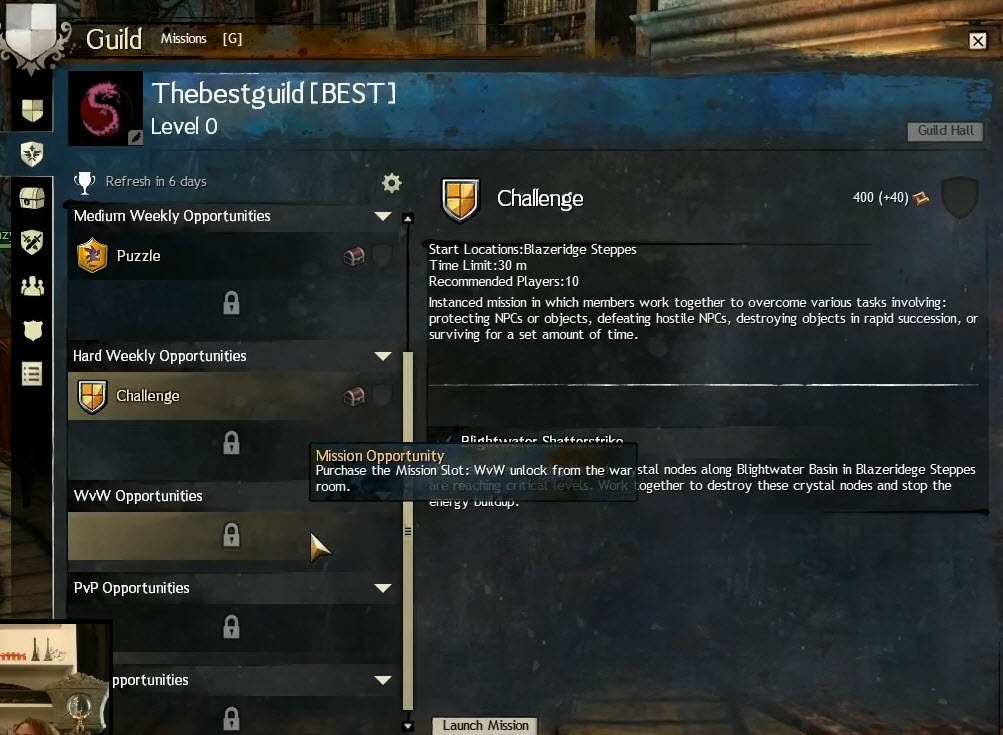
Task: Click the locked WvW Opportunities slot
Action: pyautogui.click(x=231, y=536)
